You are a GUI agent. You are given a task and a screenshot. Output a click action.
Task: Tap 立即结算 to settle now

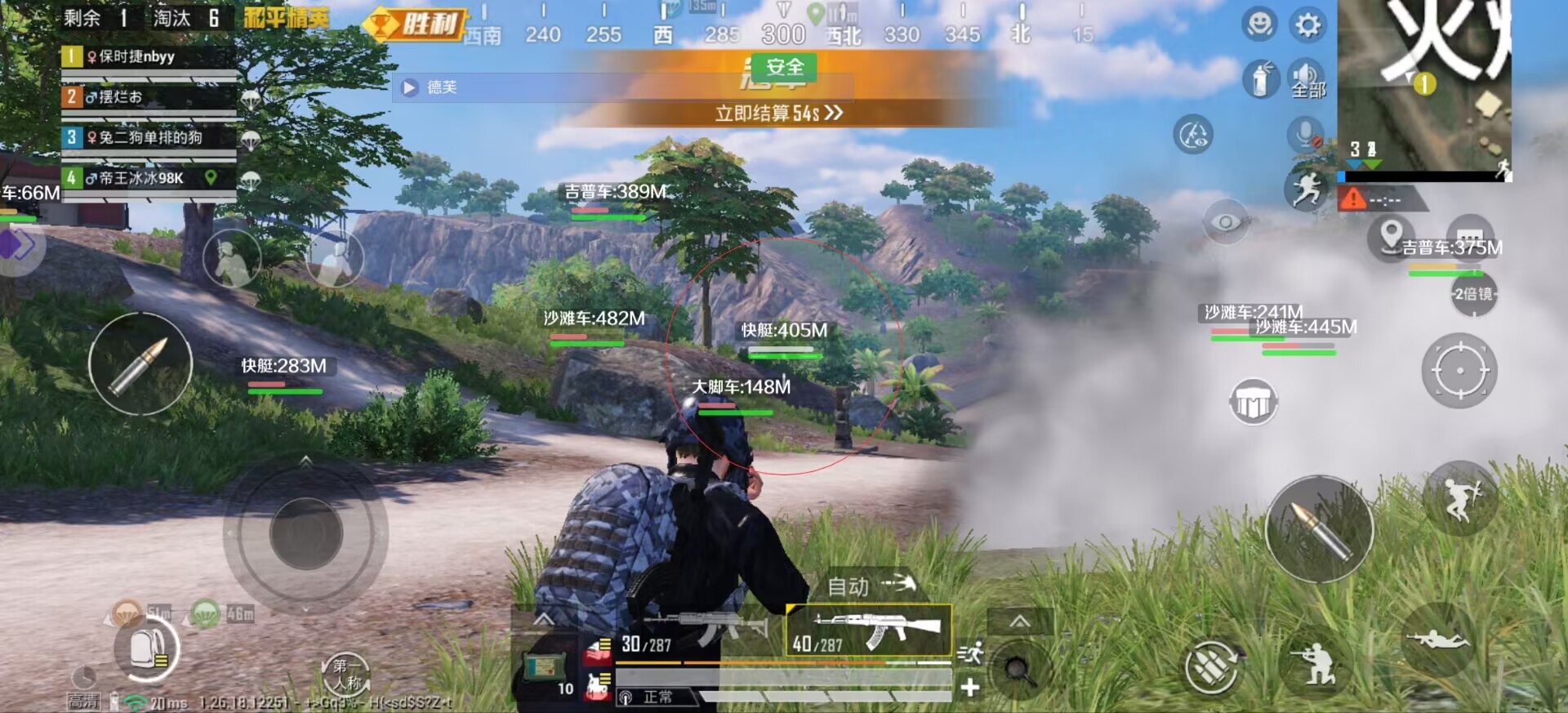pyautogui.click(x=778, y=113)
